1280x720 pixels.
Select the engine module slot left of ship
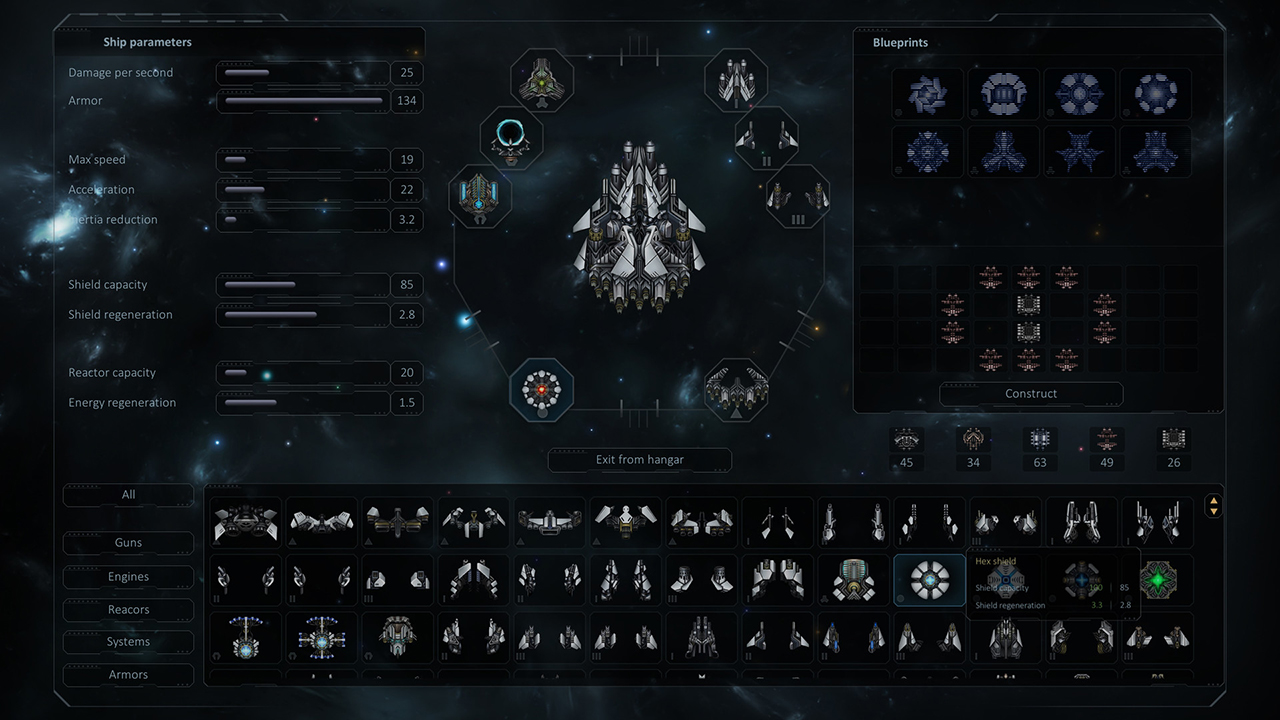(479, 198)
